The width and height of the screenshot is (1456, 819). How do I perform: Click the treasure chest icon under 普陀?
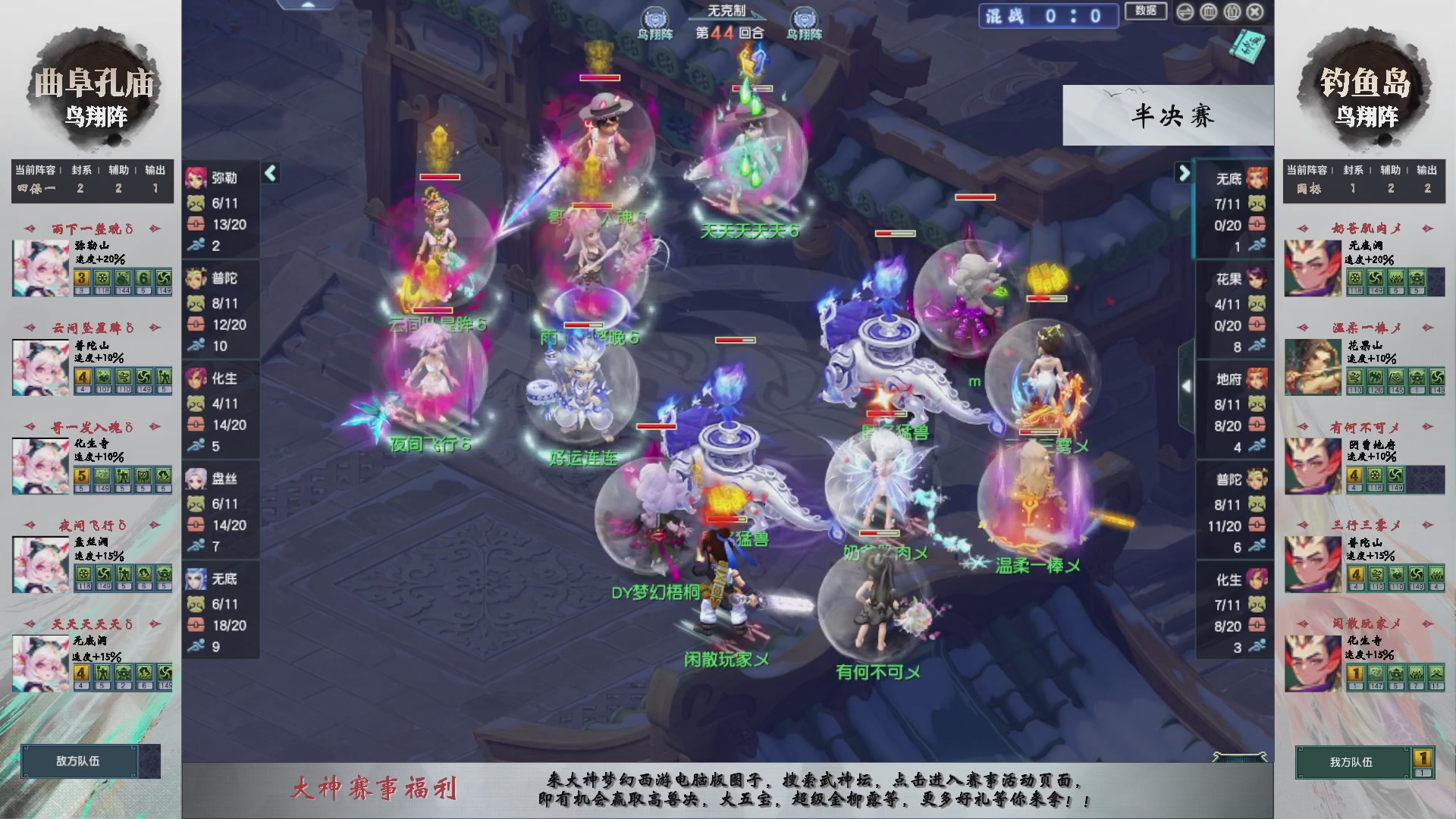195,324
